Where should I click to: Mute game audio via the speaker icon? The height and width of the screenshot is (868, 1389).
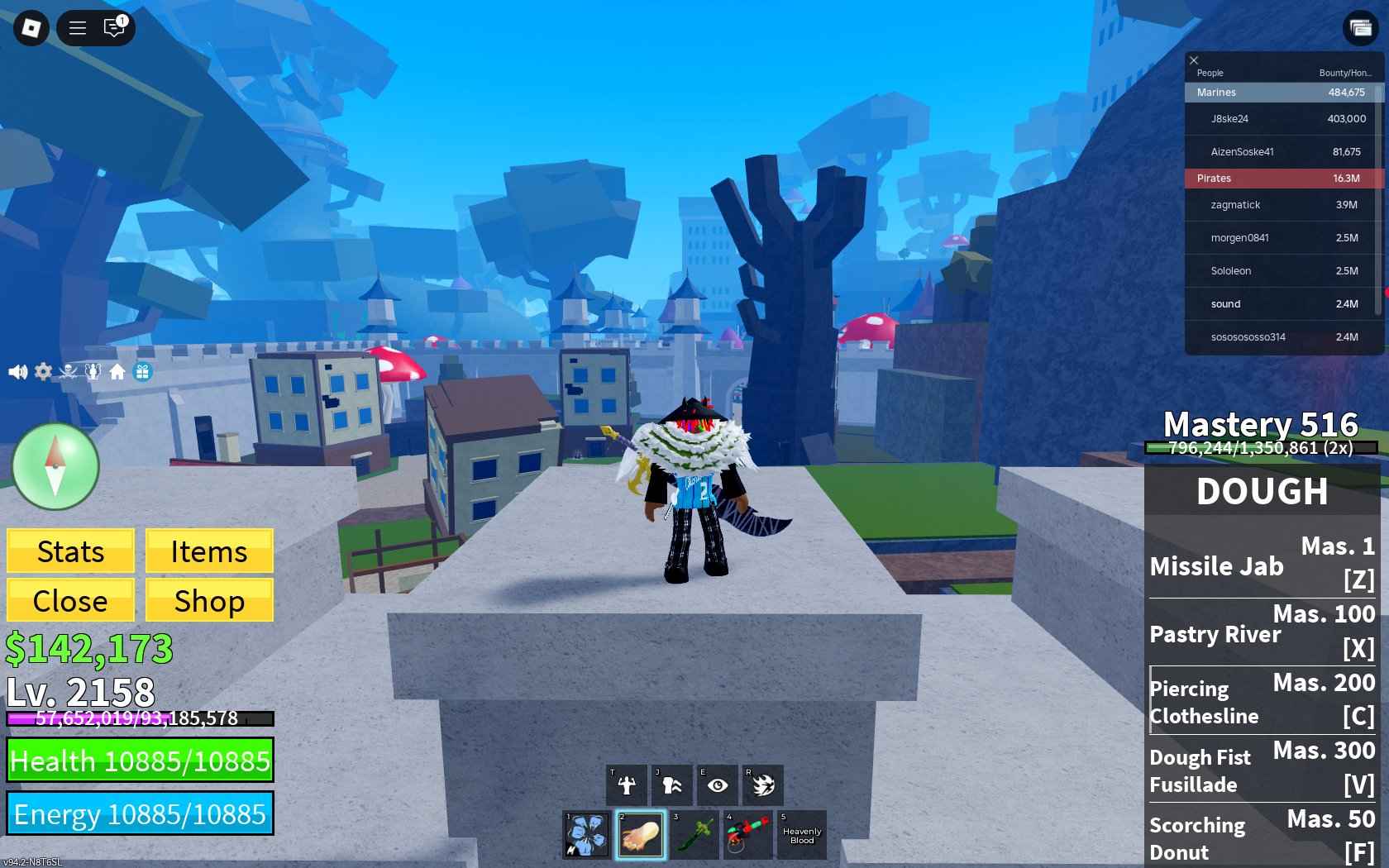(17, 371)
